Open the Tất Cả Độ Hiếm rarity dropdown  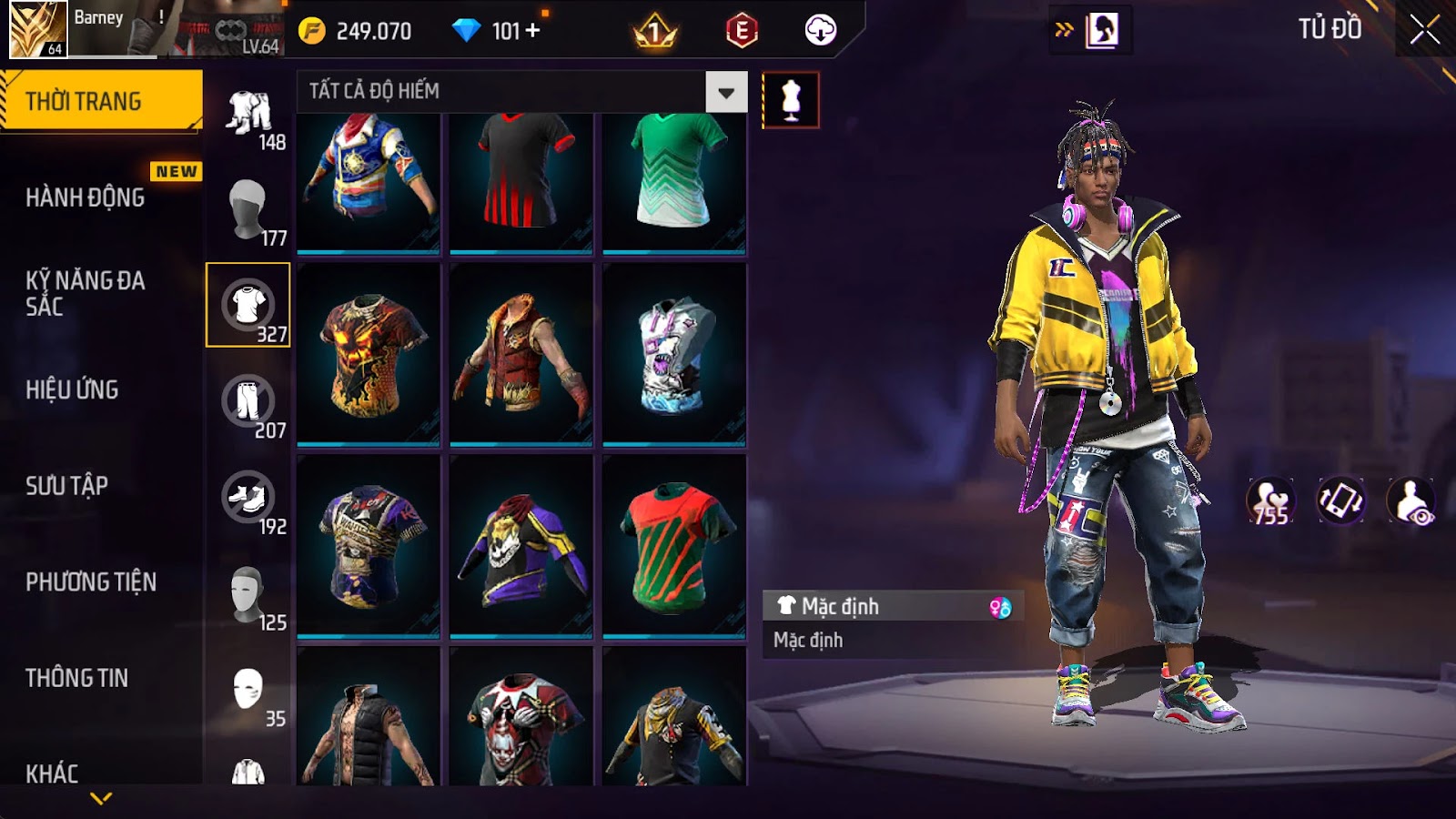tap(725, 92)
